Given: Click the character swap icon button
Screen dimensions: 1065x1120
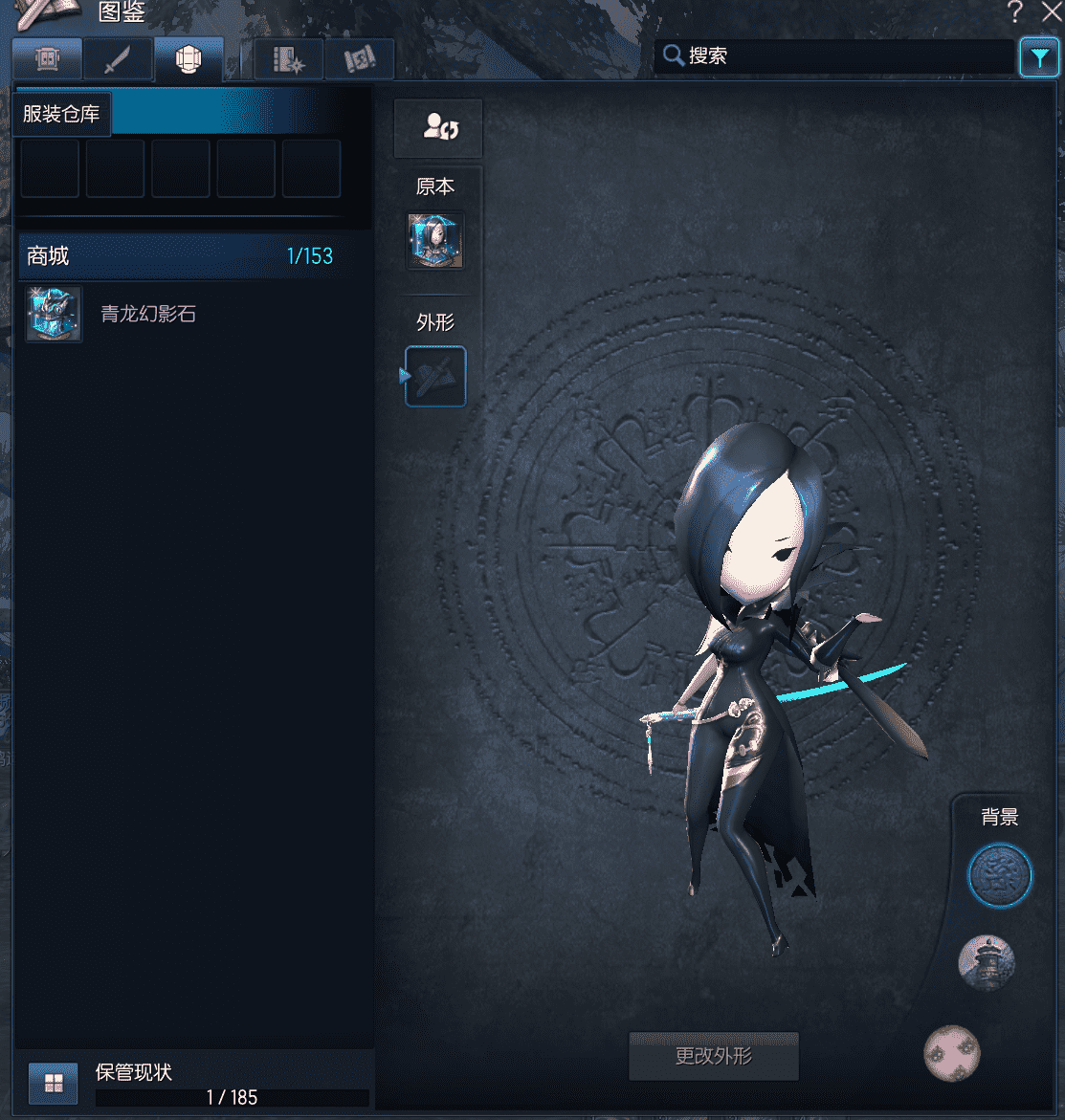Looking at the screenshot, I should (x=438, y=128).
